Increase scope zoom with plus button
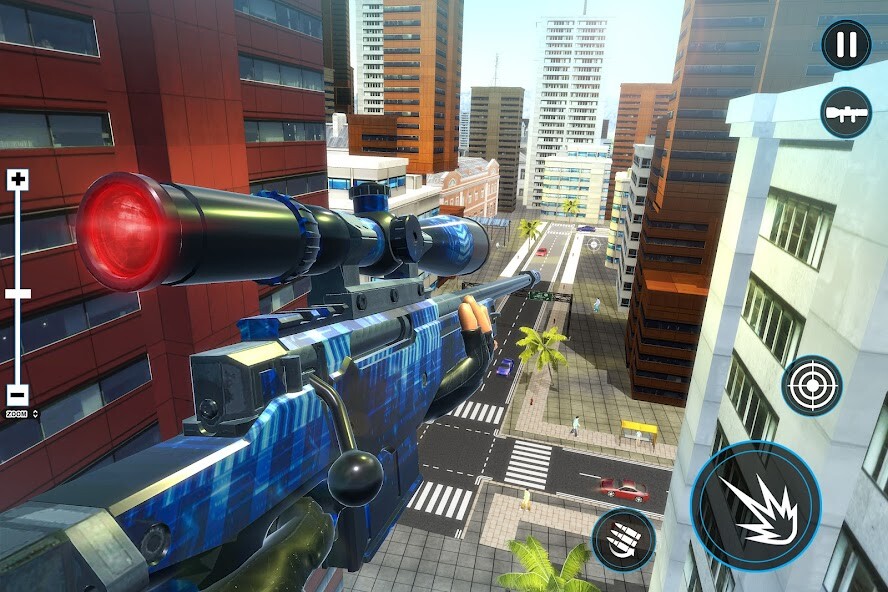The image size is (888, 592). 18,180
